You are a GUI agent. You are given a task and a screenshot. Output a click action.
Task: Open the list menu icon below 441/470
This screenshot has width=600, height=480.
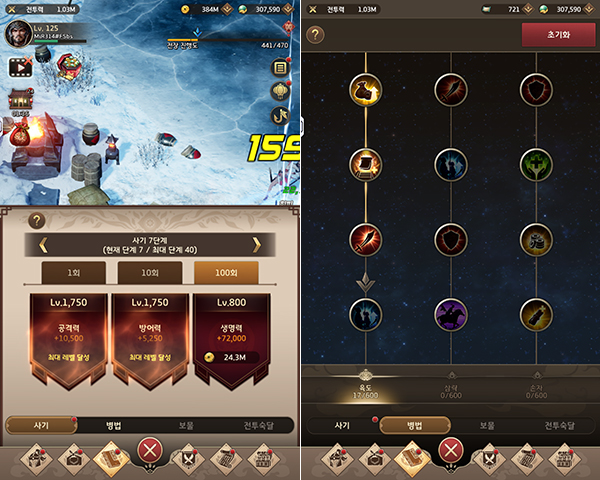point(281,66)
